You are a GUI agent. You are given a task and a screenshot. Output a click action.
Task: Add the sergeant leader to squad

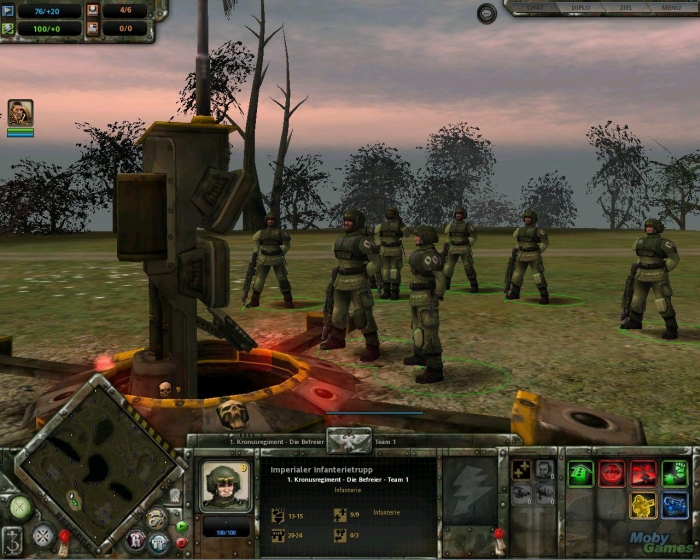(x=544, y=468)
